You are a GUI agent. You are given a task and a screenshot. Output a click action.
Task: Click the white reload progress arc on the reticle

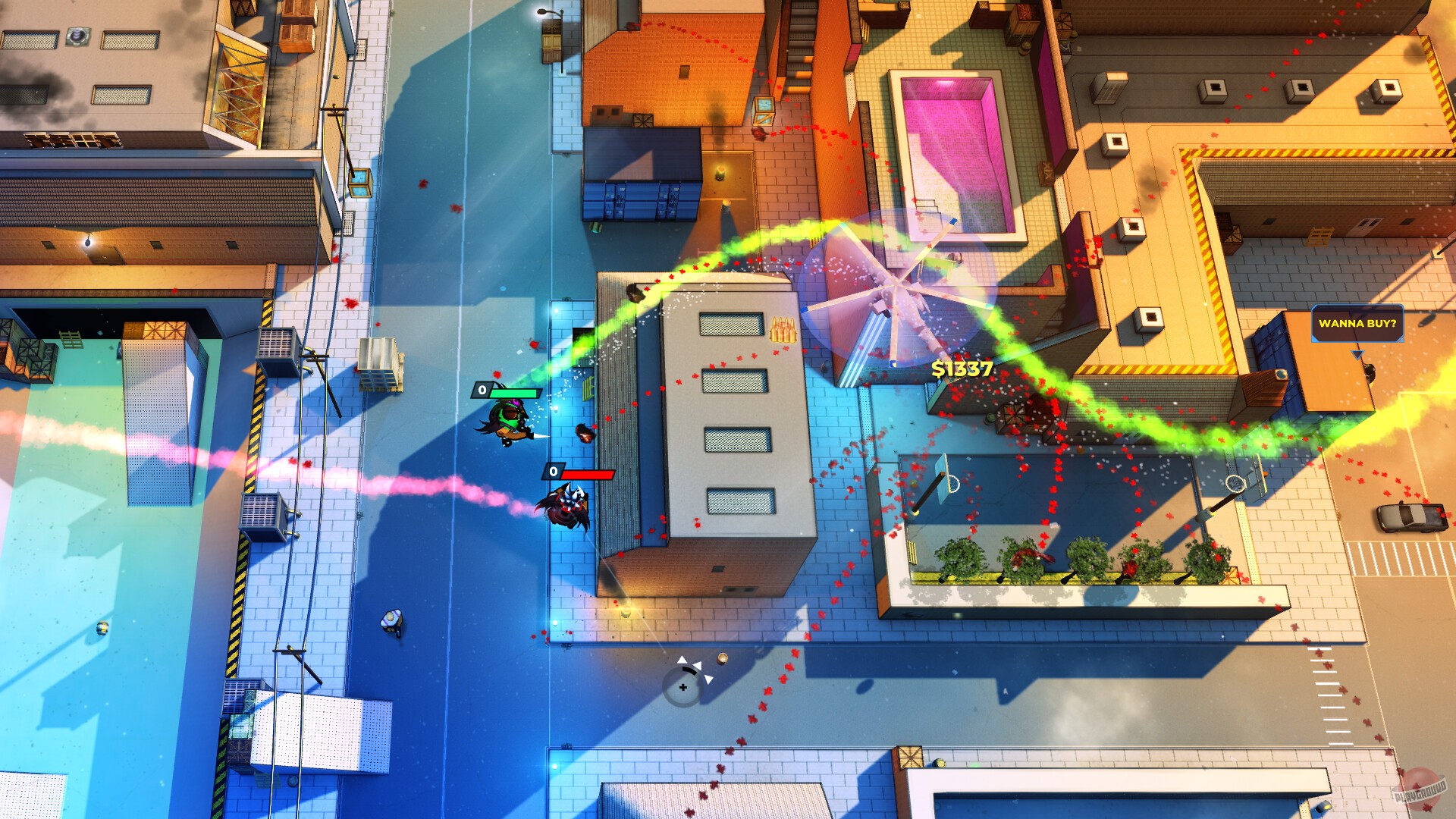689,670
